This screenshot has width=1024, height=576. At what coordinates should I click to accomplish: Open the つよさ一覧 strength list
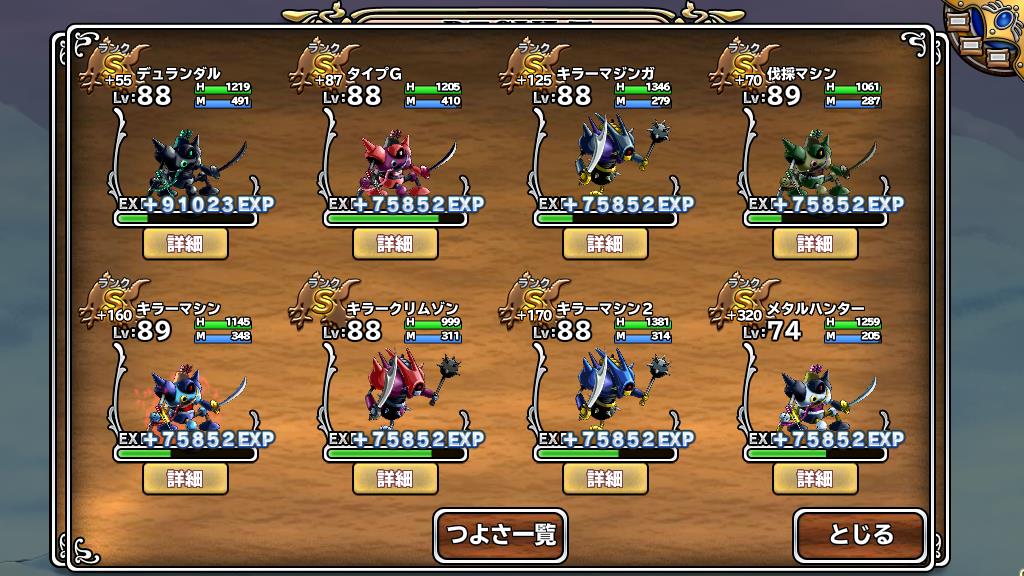pyautogui.click(x=500, y=534)
